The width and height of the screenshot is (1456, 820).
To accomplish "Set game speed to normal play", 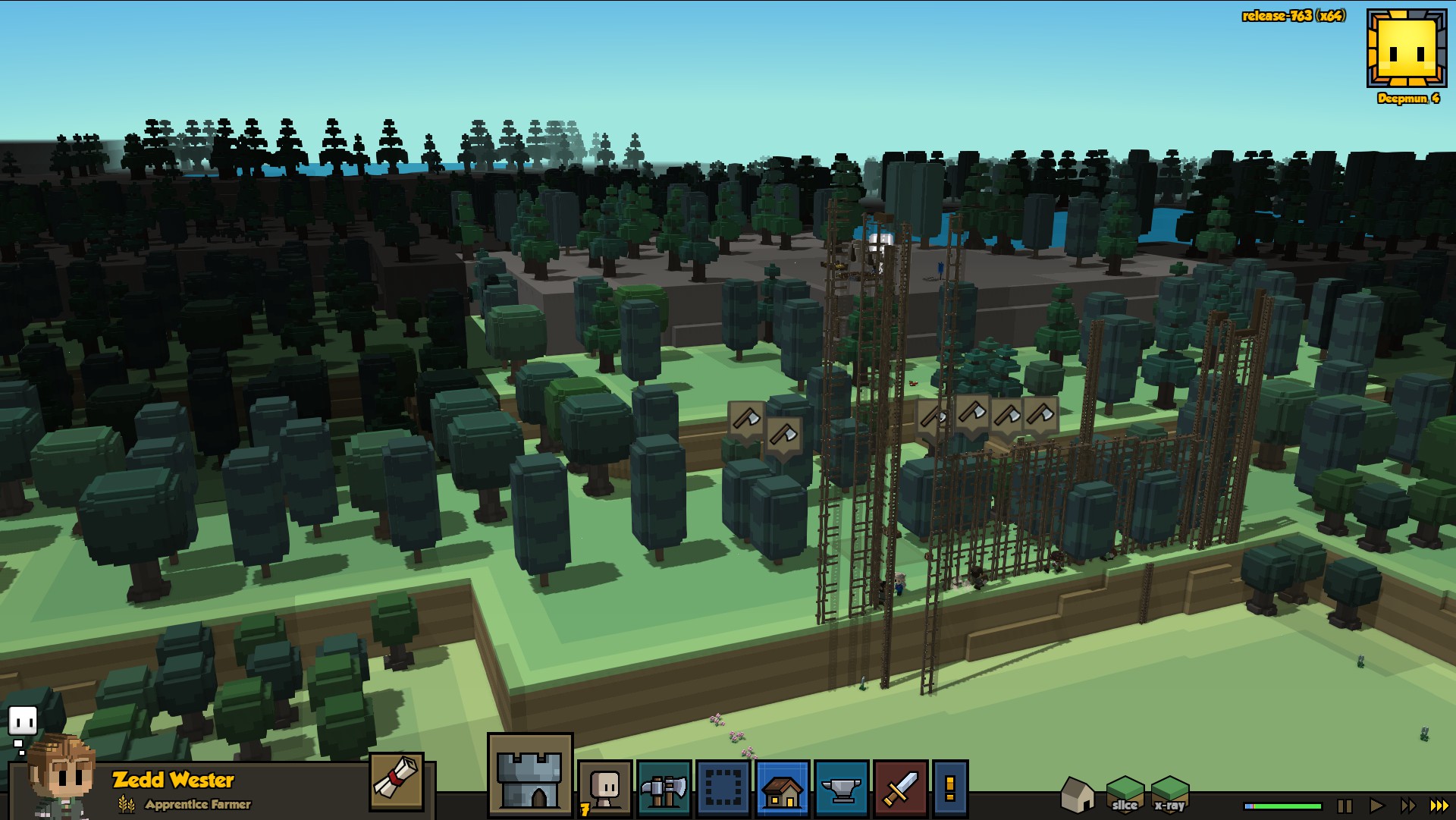I will [x=1376, y=806].
